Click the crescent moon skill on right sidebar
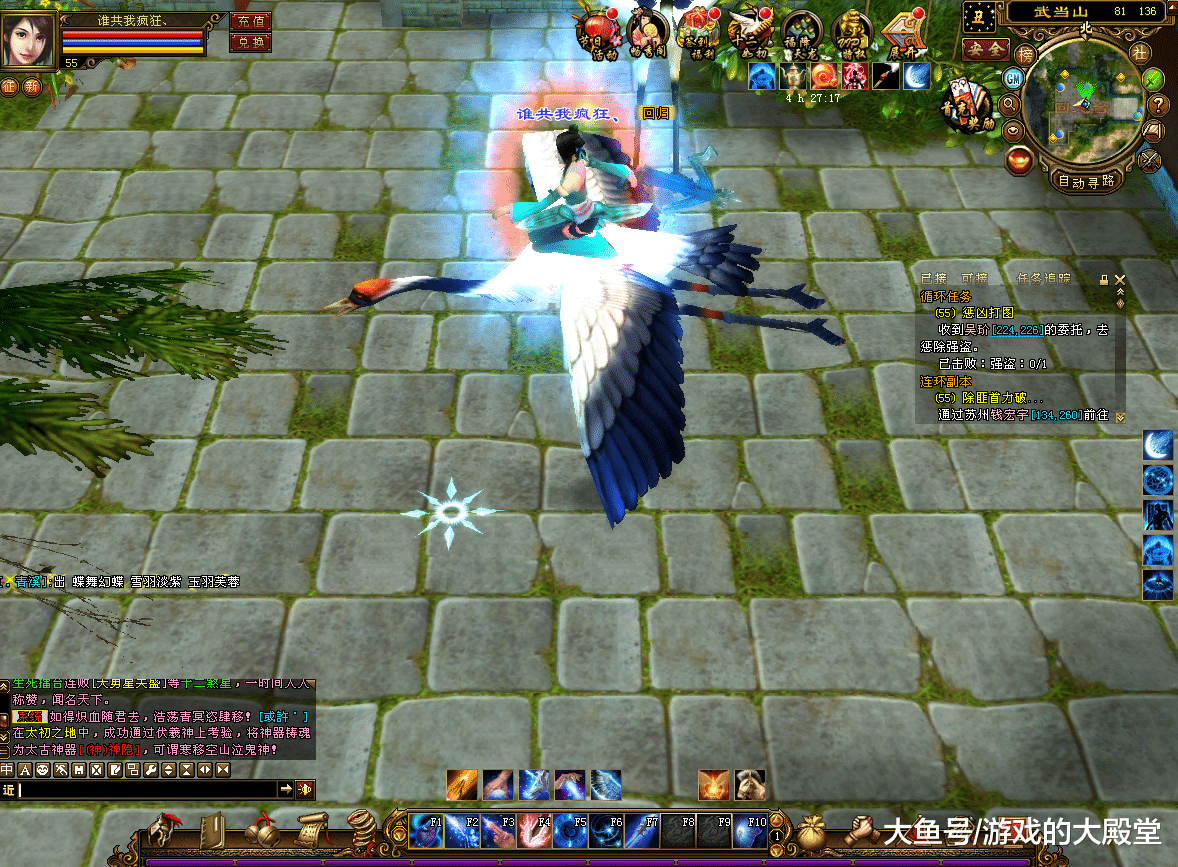The width and height of the screenshot is (1178, 867). 1158,446
